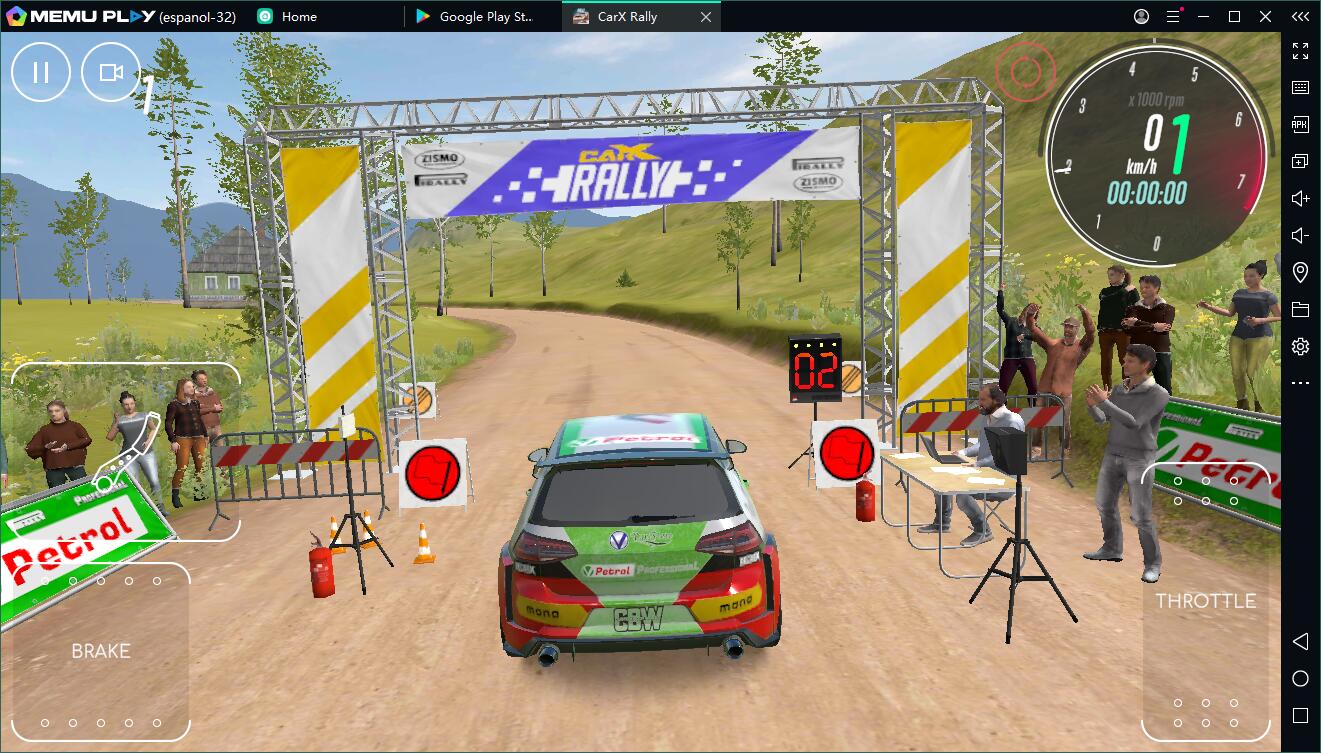Toggle screen recording with the camera icon
Screen dimensions: 1321x753
(x=110, y=71)
